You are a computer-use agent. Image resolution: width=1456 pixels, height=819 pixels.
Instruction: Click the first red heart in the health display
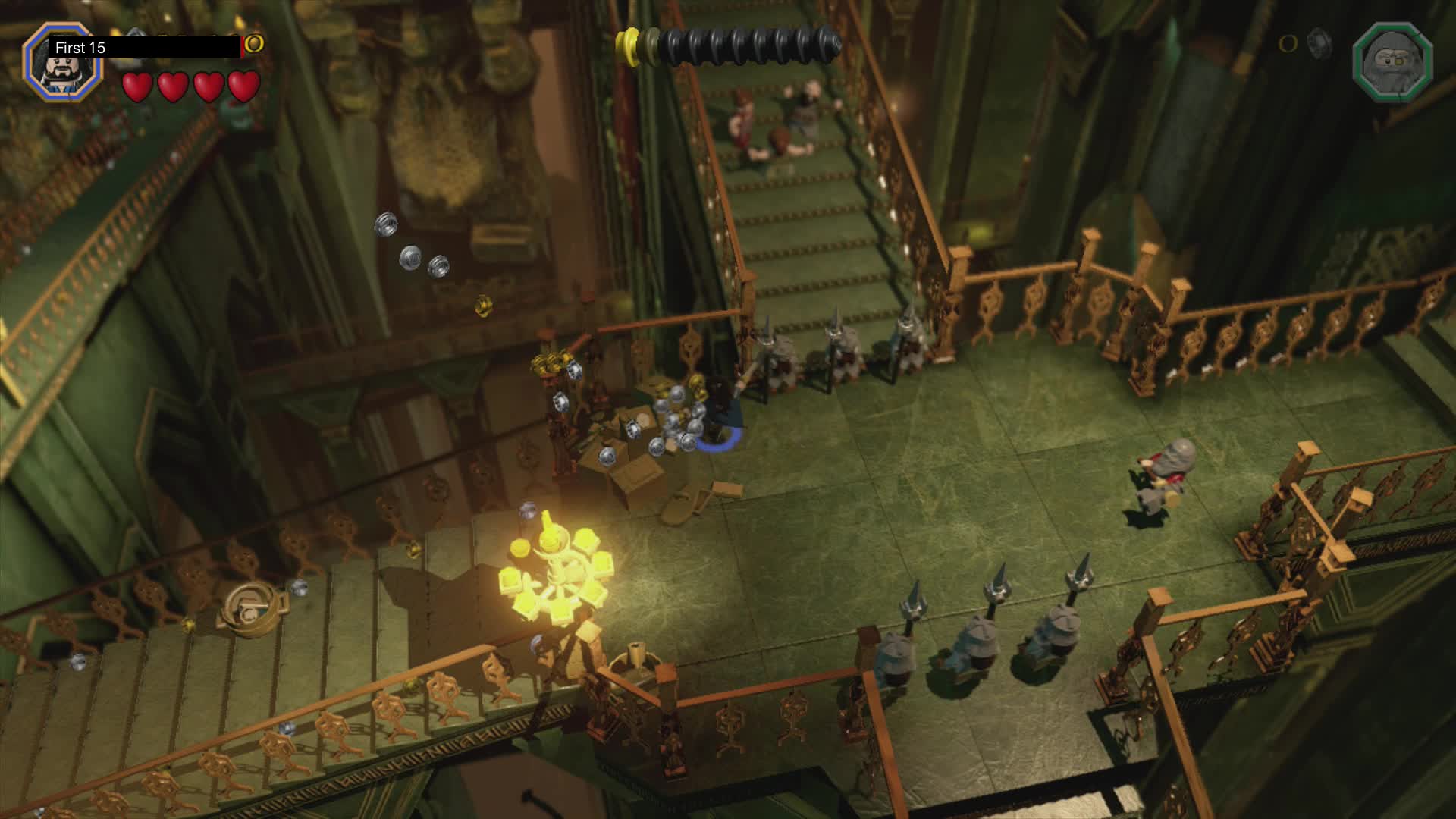(x=136, y=86)
